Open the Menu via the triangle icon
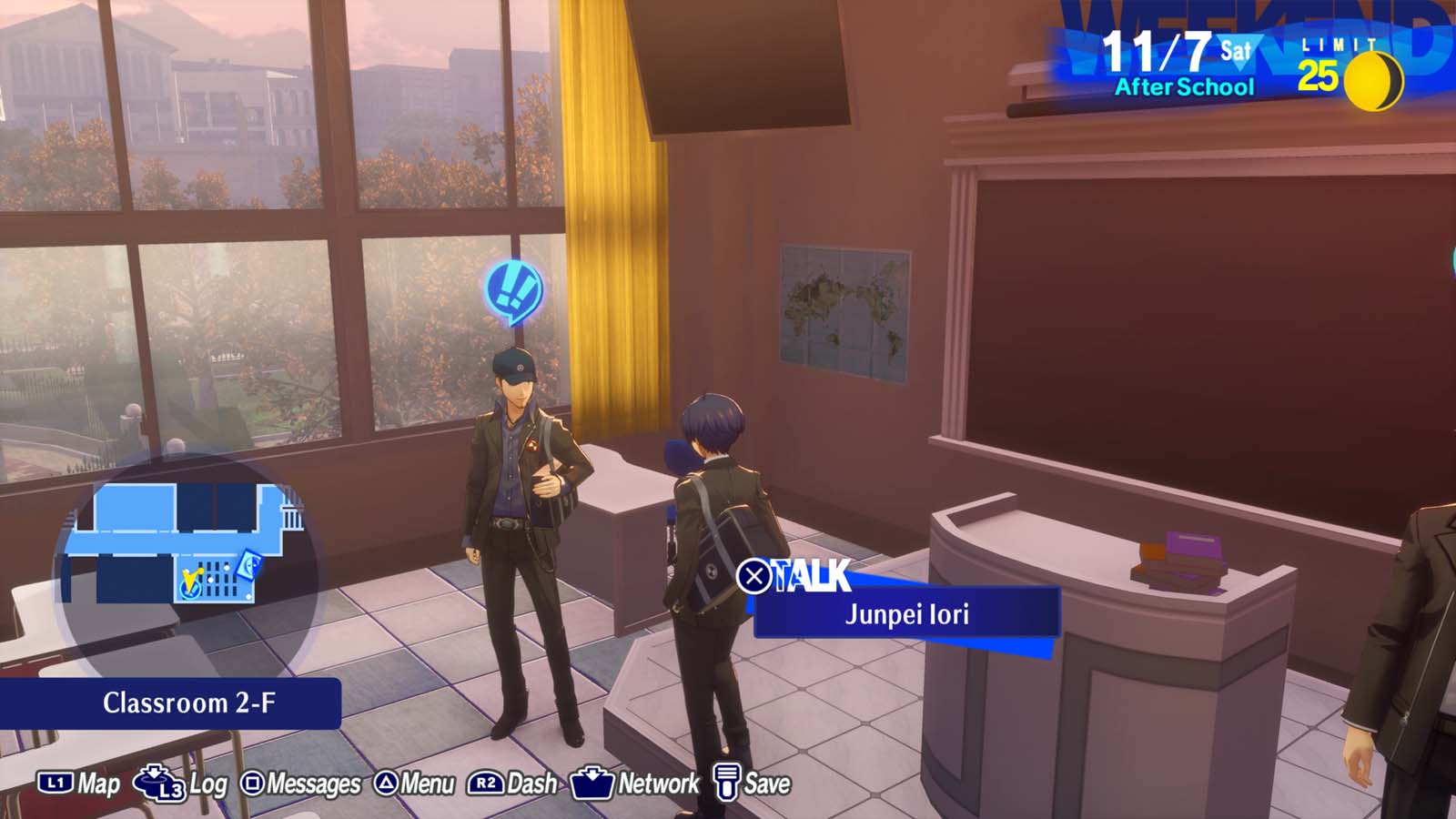1456x819 pixels. point(386,781)
